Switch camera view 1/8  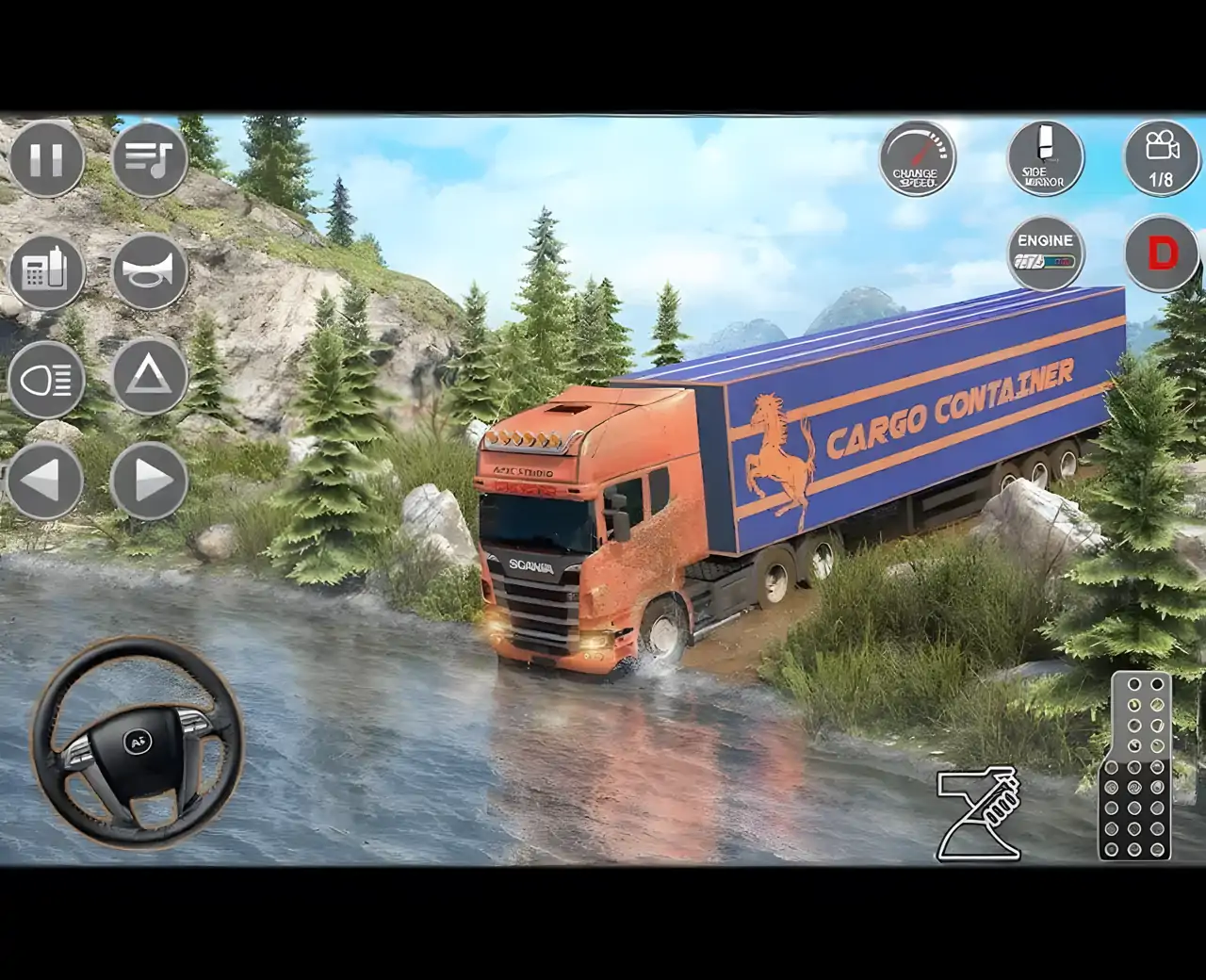1161,158
